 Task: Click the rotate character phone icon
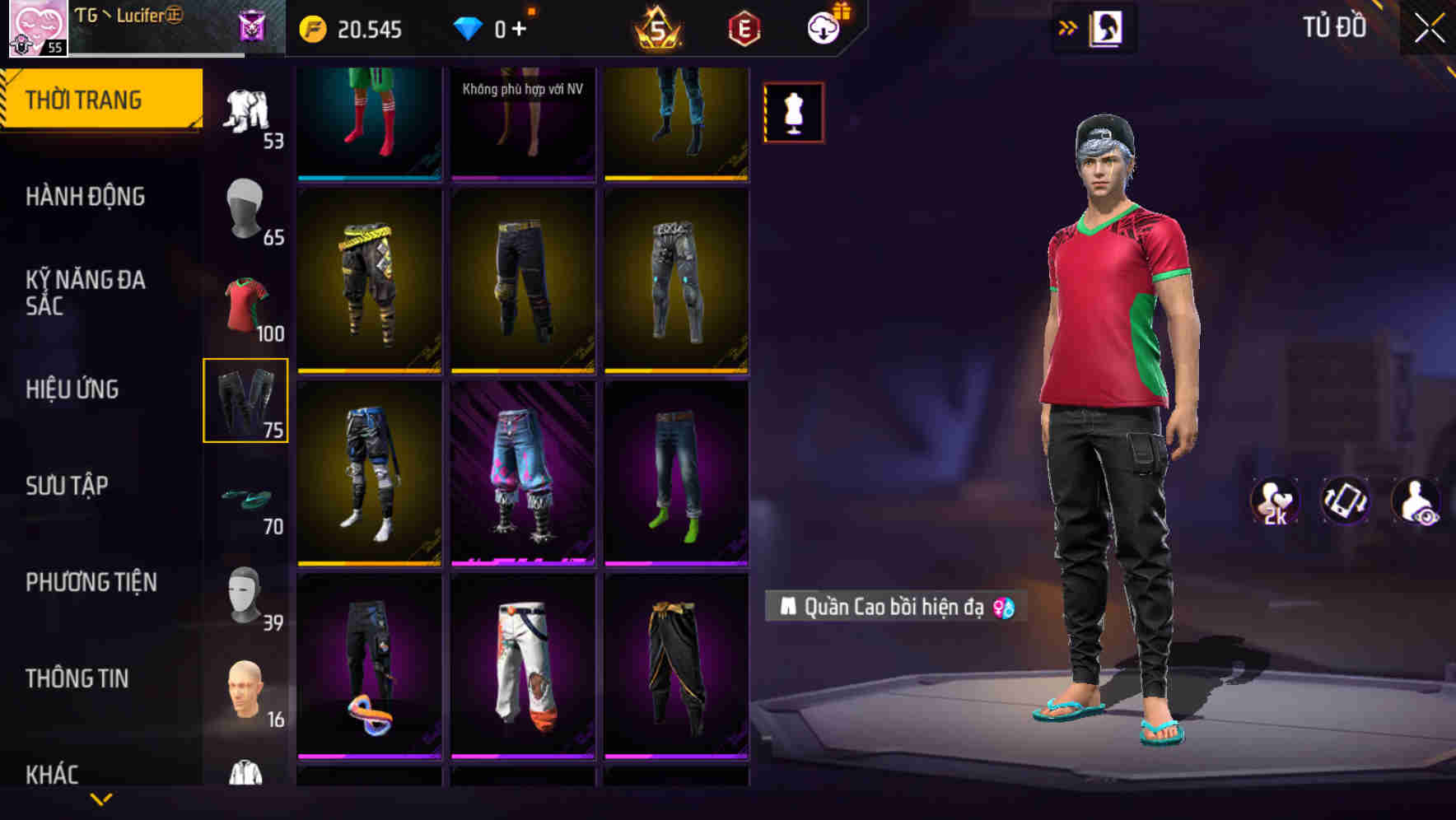point(1344,502)
